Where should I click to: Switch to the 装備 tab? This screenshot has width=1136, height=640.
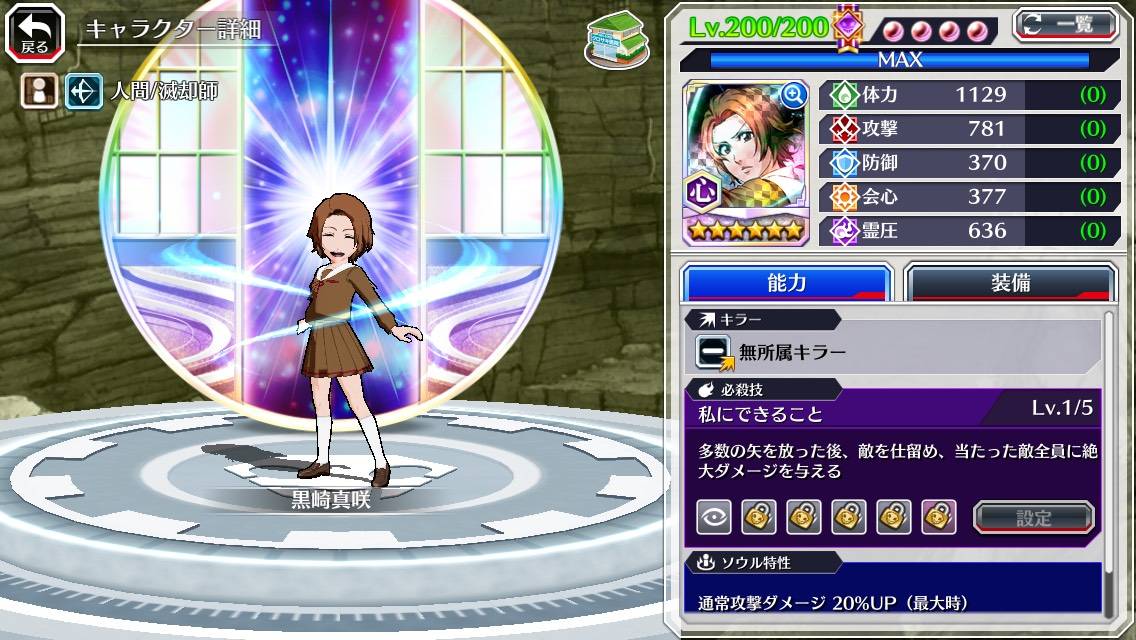(x=1010, y=283)
